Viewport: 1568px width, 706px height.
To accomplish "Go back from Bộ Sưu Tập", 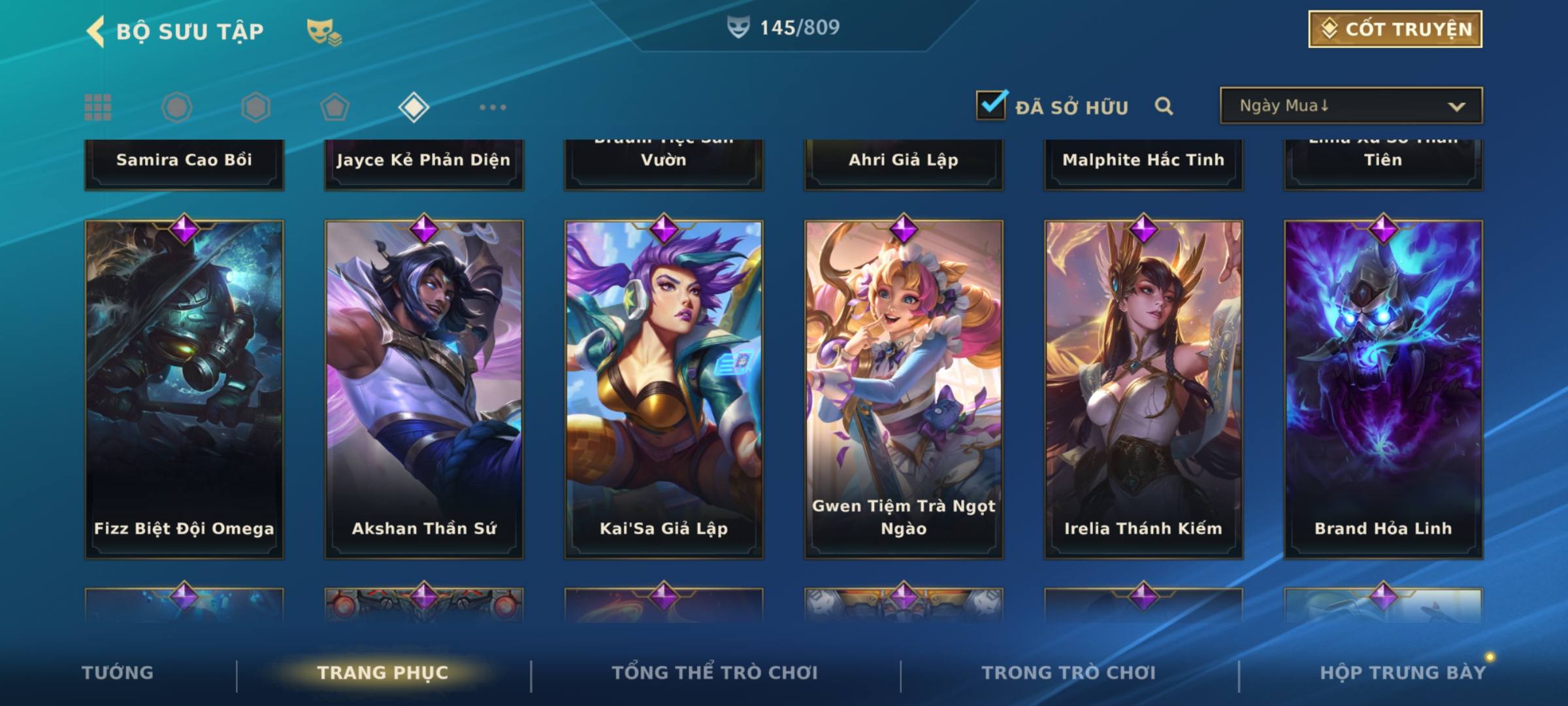I will [96, 31].
